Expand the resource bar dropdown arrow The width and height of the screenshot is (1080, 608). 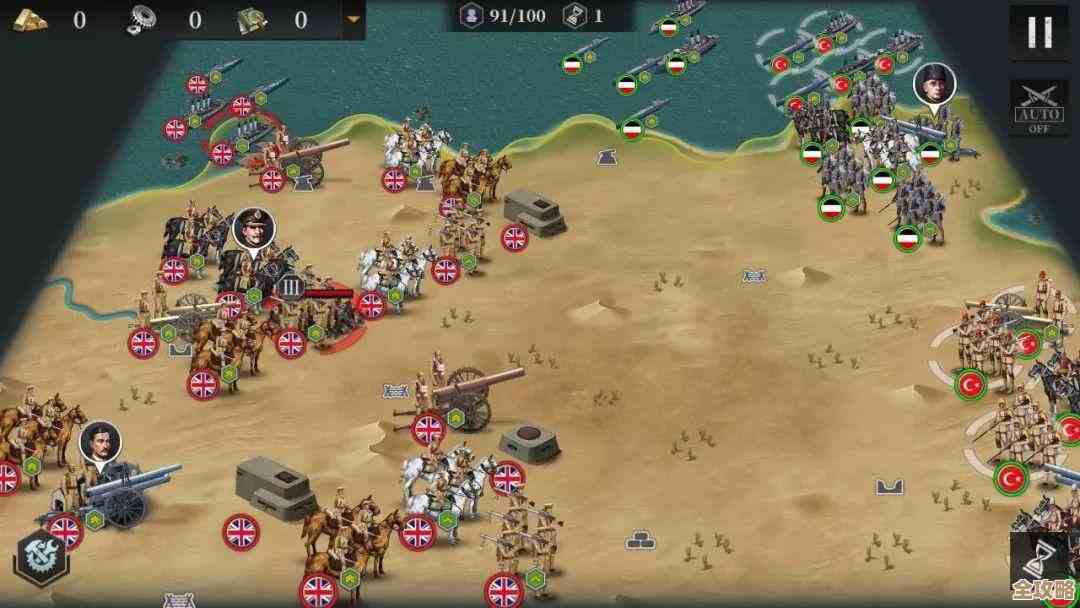tap(352, 19)
